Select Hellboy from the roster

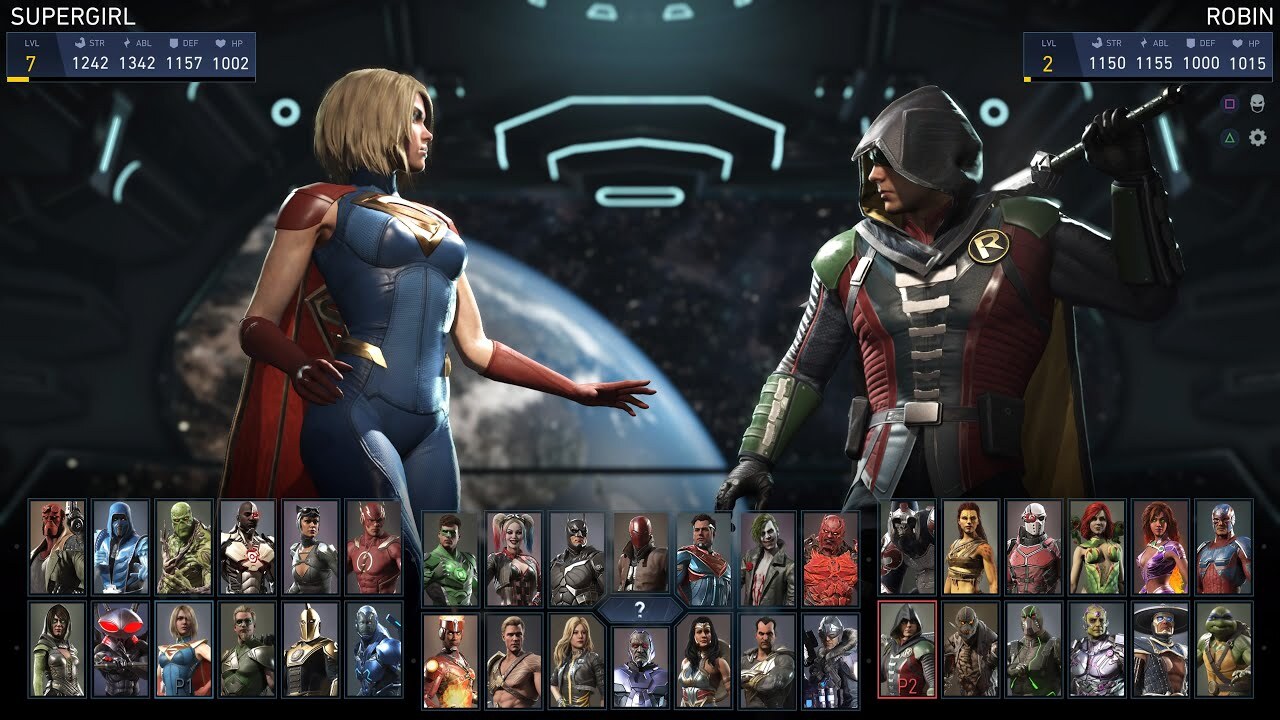(57, 547)
